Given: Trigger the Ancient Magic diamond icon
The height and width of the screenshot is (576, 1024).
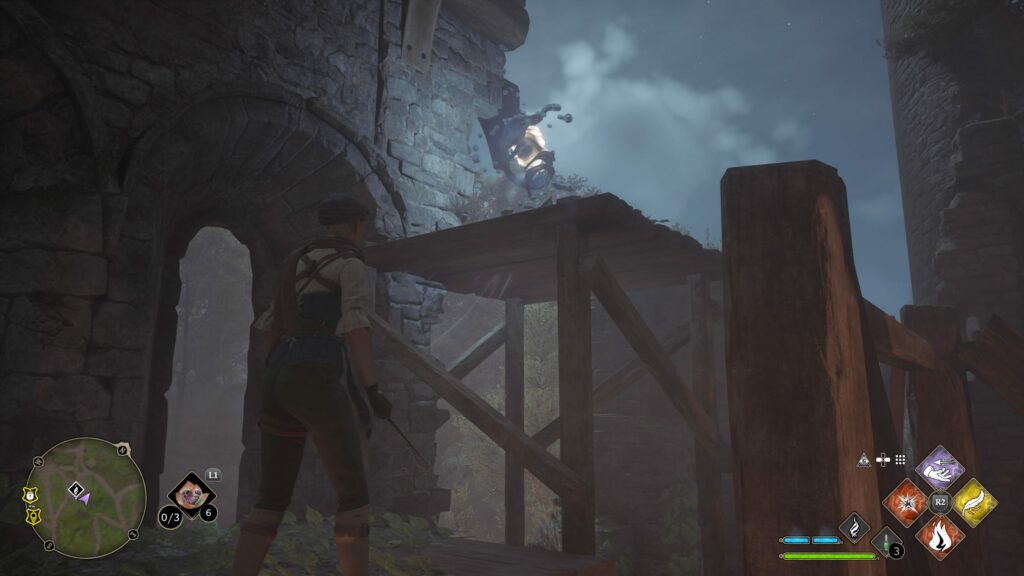Looking at the screenshot, I should [x=854, y=527].
